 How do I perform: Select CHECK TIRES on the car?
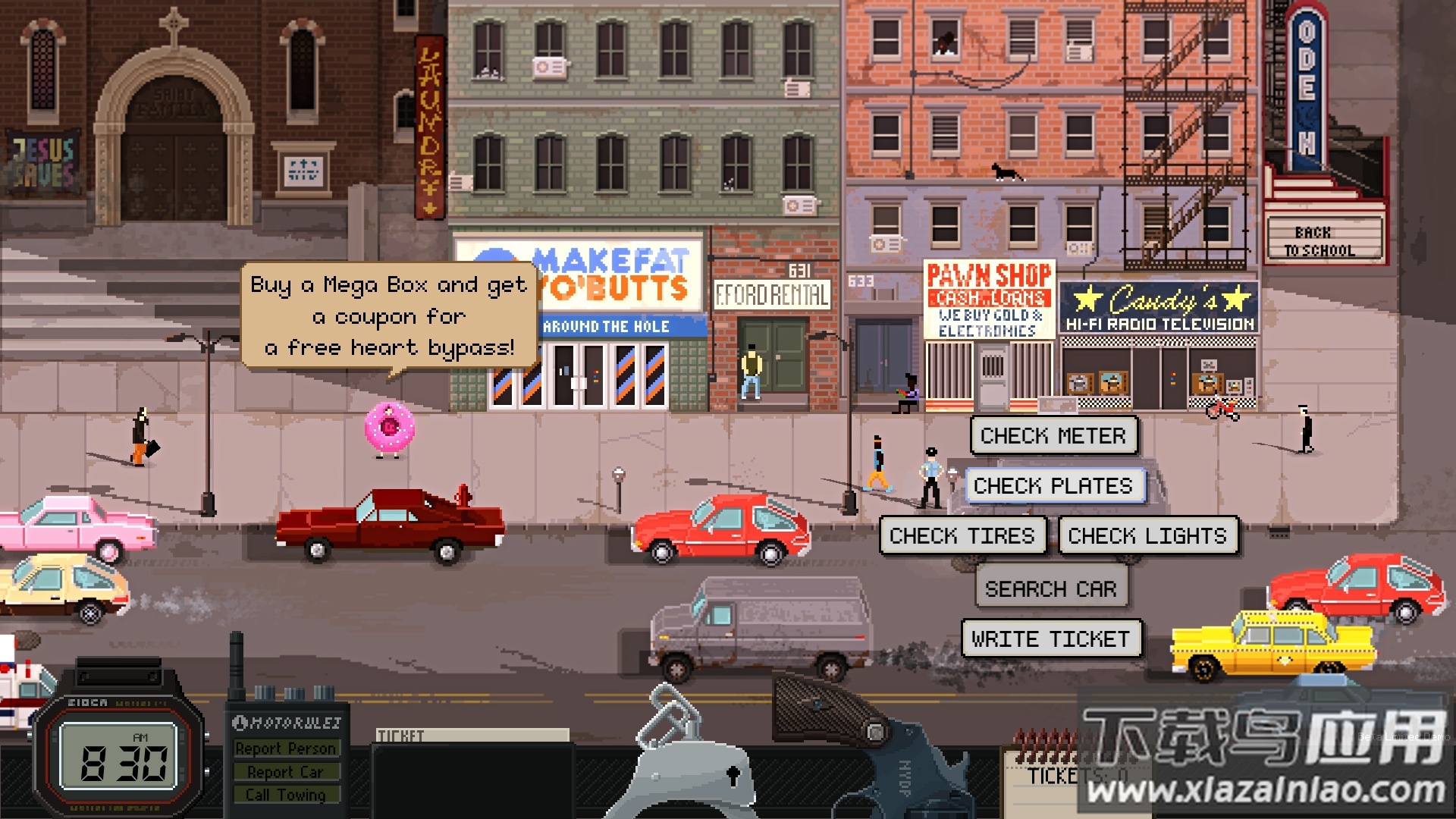pyautogui.click(x=962, y=535)
